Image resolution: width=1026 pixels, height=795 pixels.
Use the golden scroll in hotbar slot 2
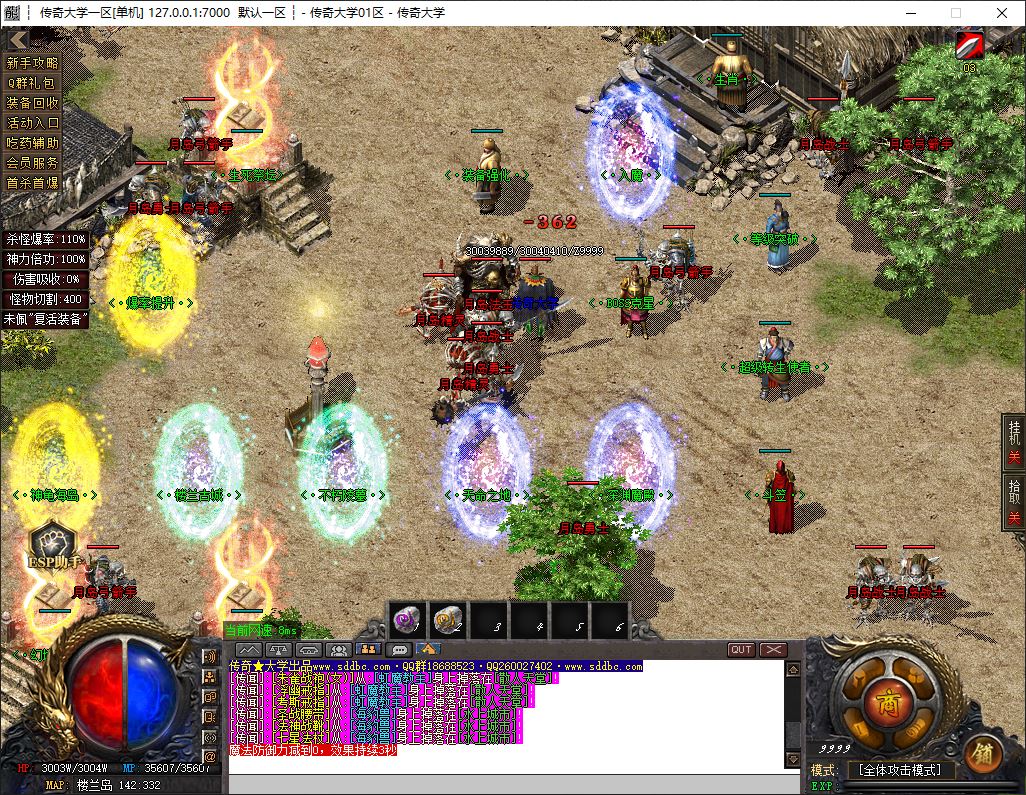pyautogui.click(x=449, y=621)
